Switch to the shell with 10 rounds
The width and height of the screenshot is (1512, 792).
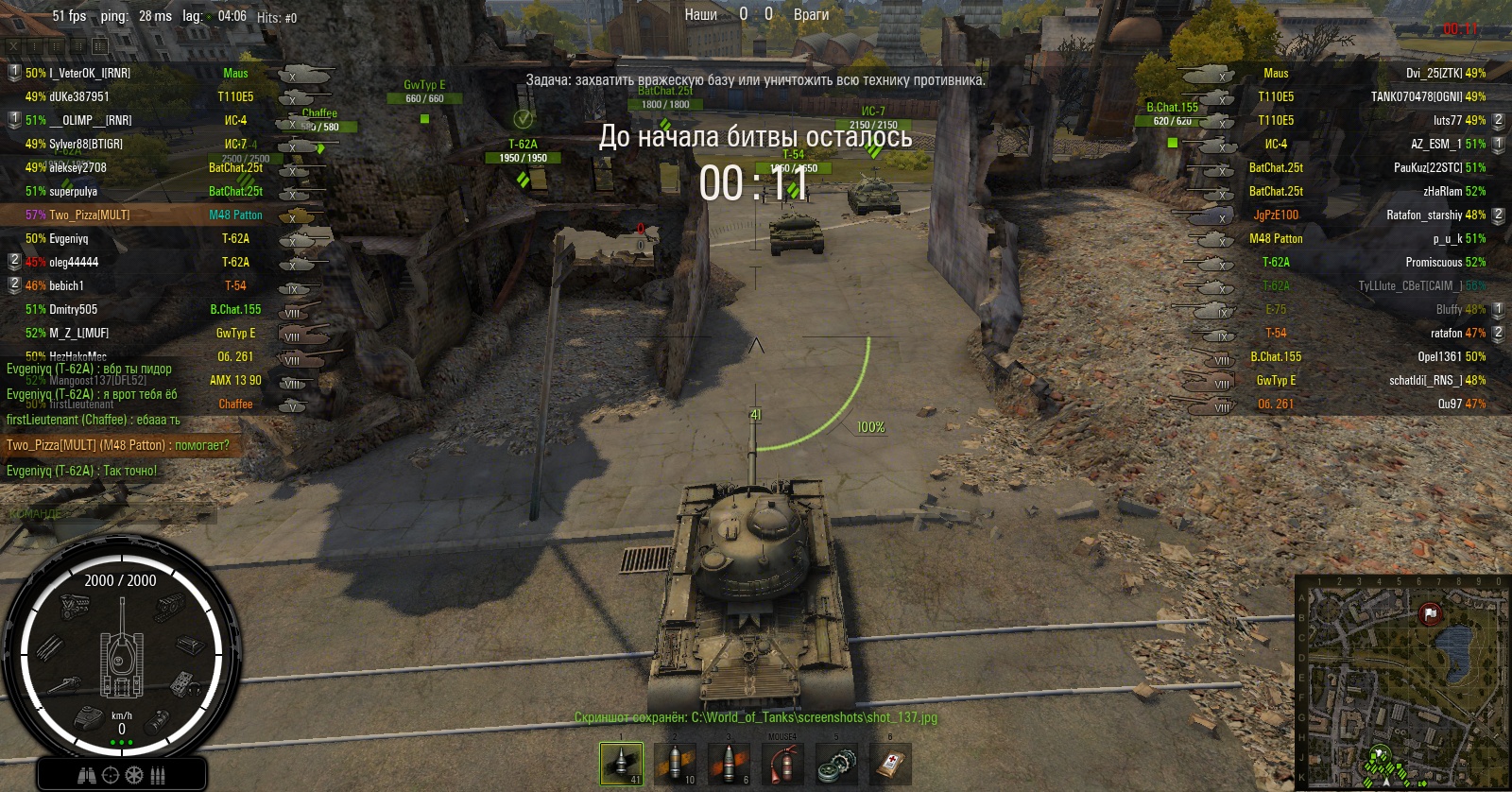point(675,764)
